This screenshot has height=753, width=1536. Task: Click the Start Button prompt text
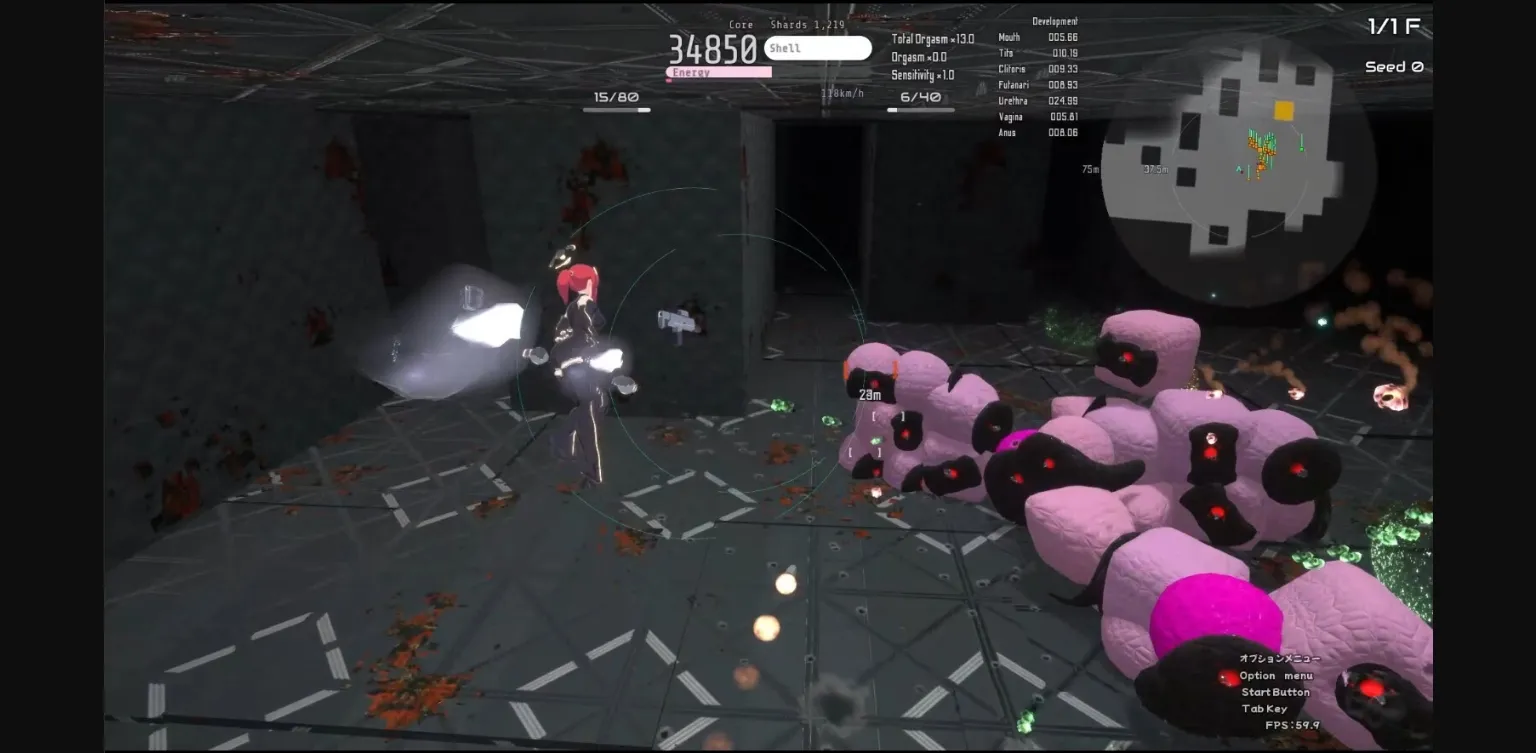(x=1275, y=691)
